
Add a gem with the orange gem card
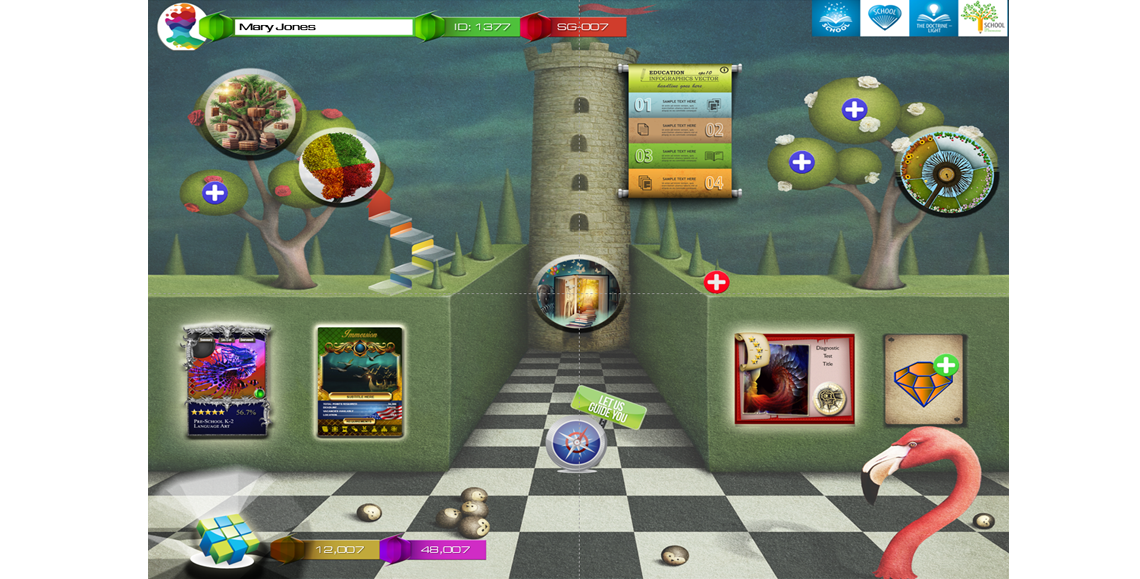coord(924,379)
